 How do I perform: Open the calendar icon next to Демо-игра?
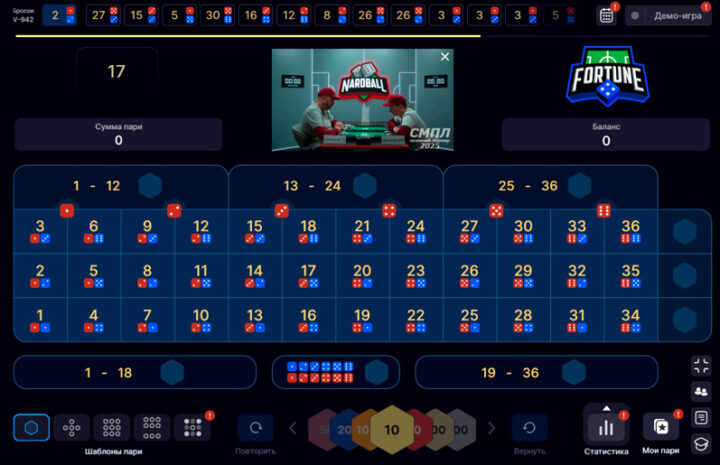606,15
